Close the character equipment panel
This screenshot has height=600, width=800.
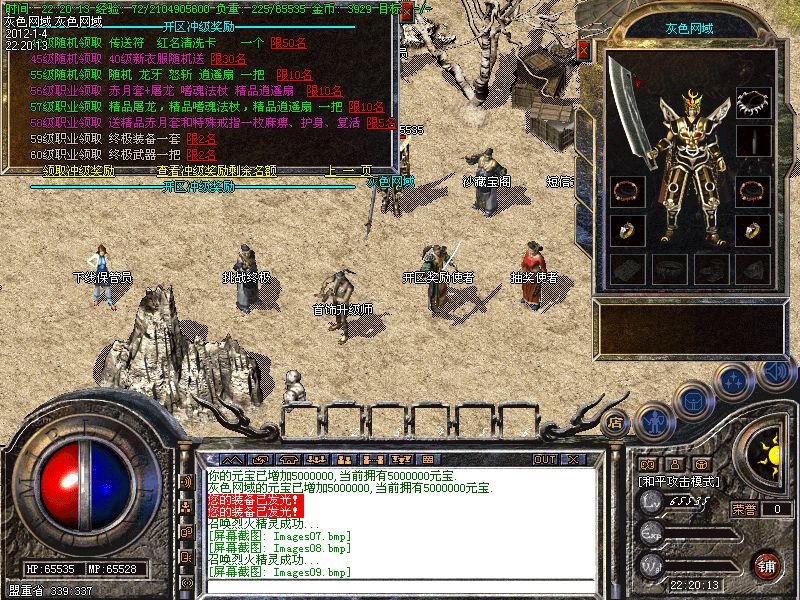point(584,49)
